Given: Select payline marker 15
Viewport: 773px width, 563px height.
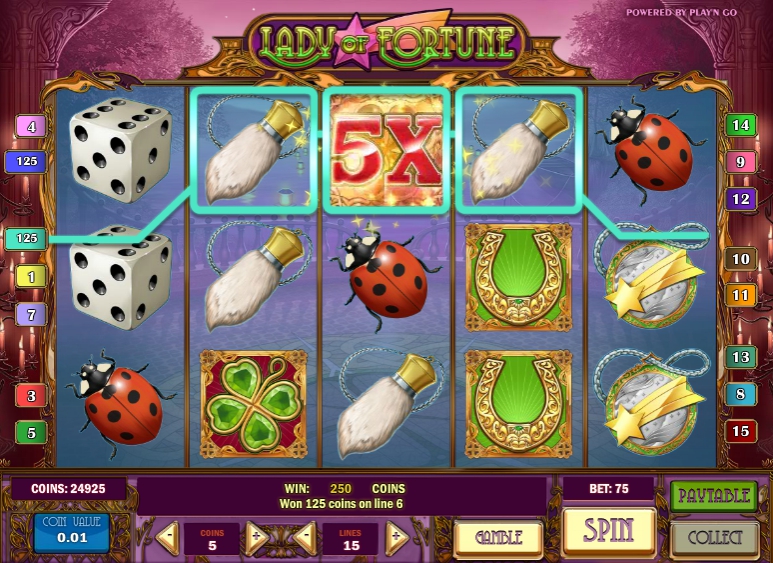Looking at the screenshot, I should point(740,432).
